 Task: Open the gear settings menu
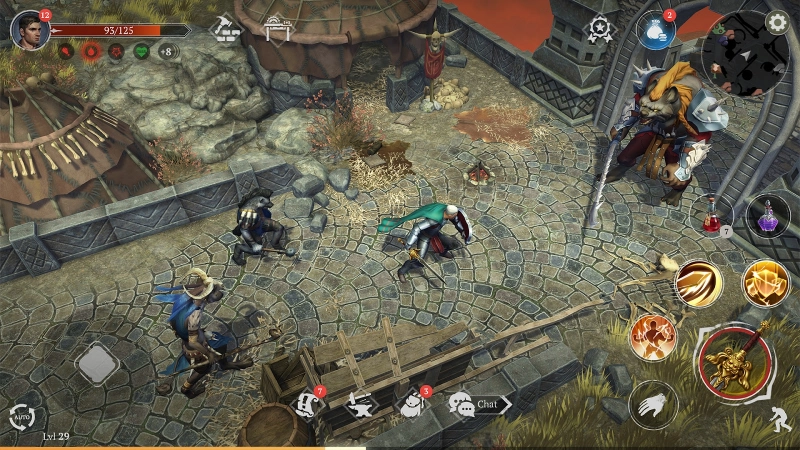[776, 22]
